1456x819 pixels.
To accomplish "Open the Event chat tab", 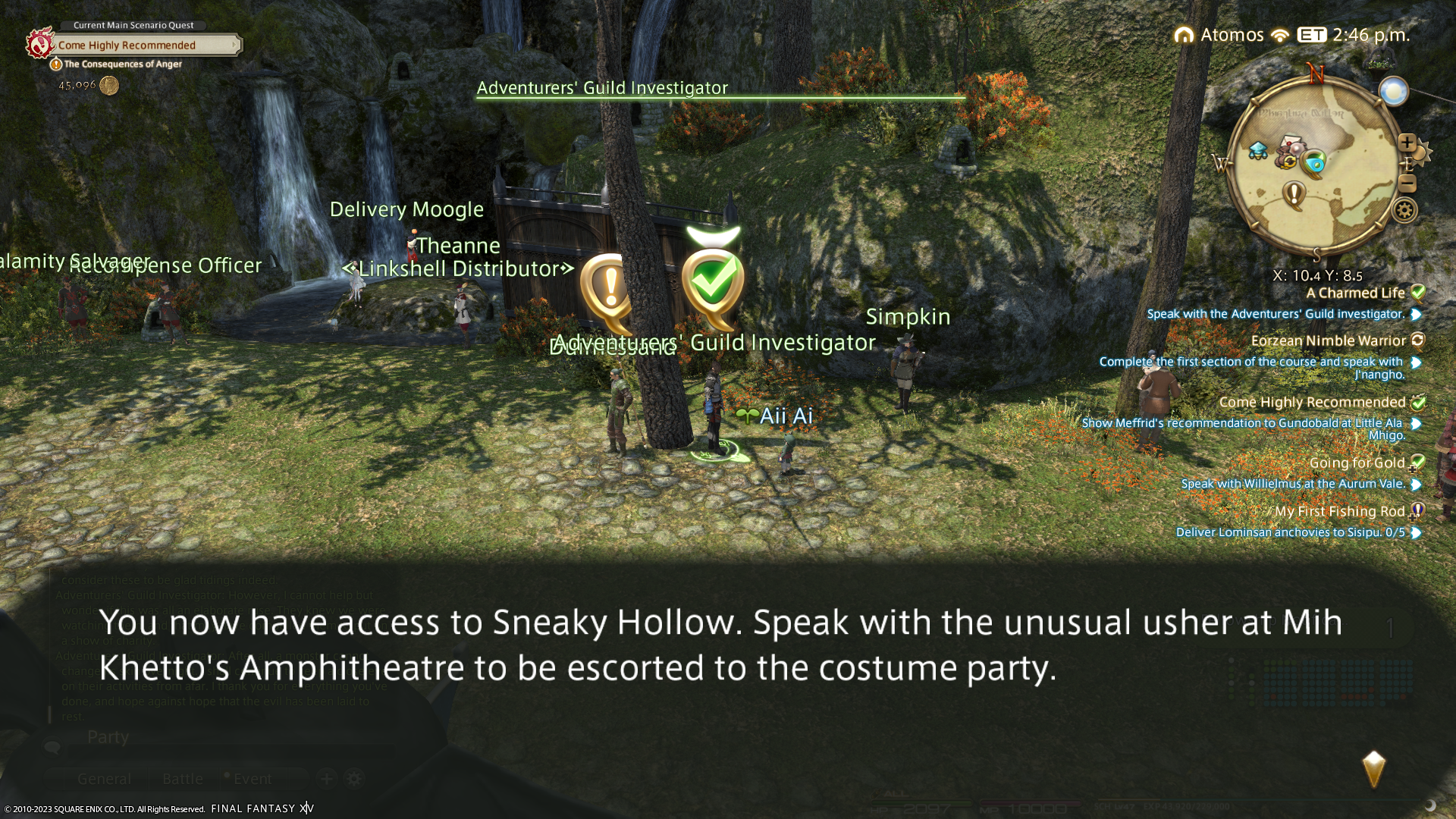I will 252,779.
